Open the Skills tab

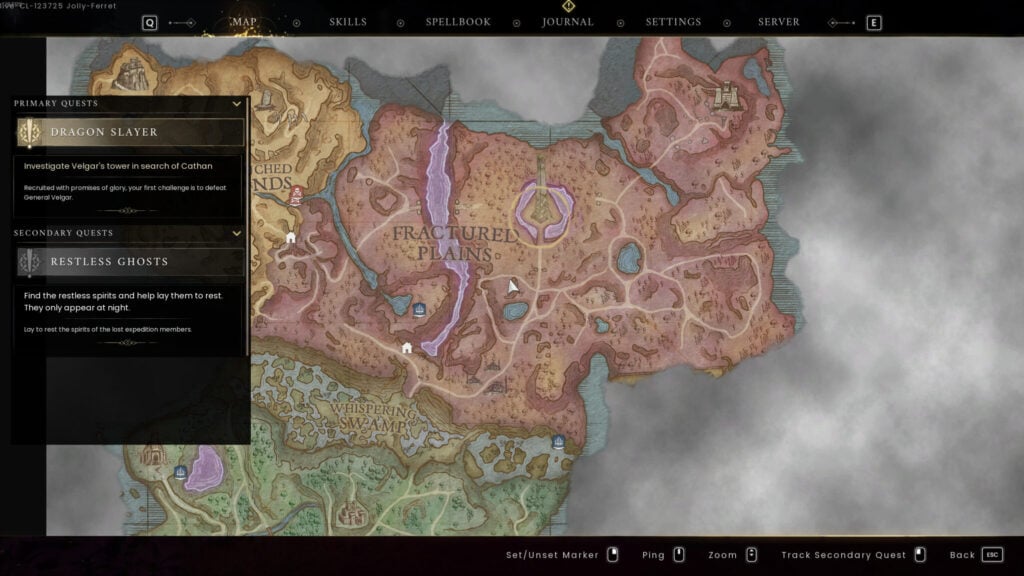coord(348,22)
